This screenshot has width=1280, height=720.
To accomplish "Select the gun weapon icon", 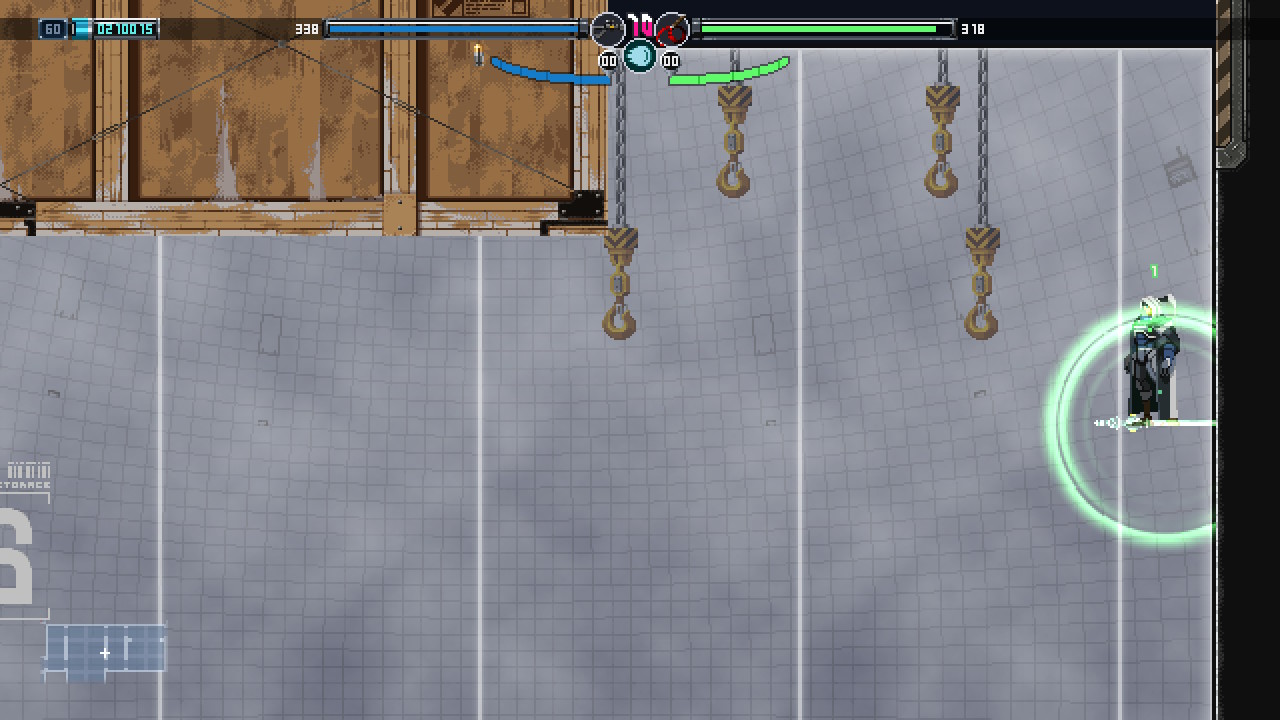I will [607, 30].
